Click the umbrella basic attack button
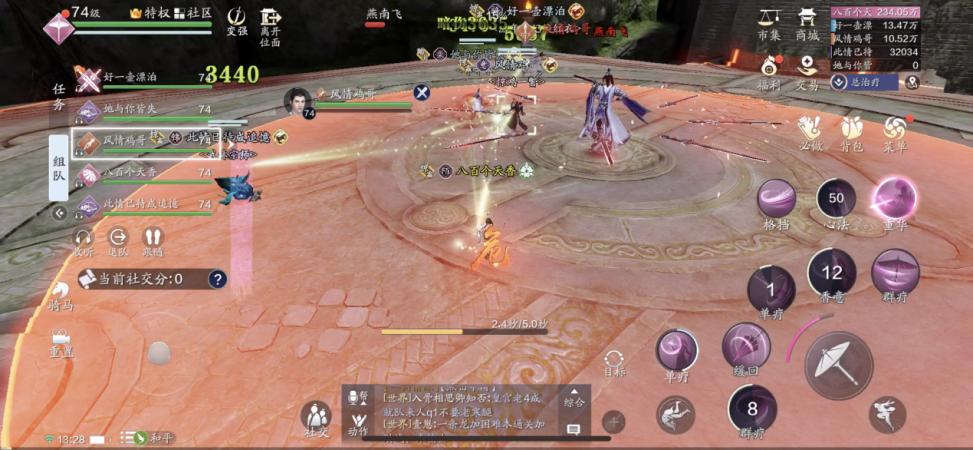 coord(838,360)
